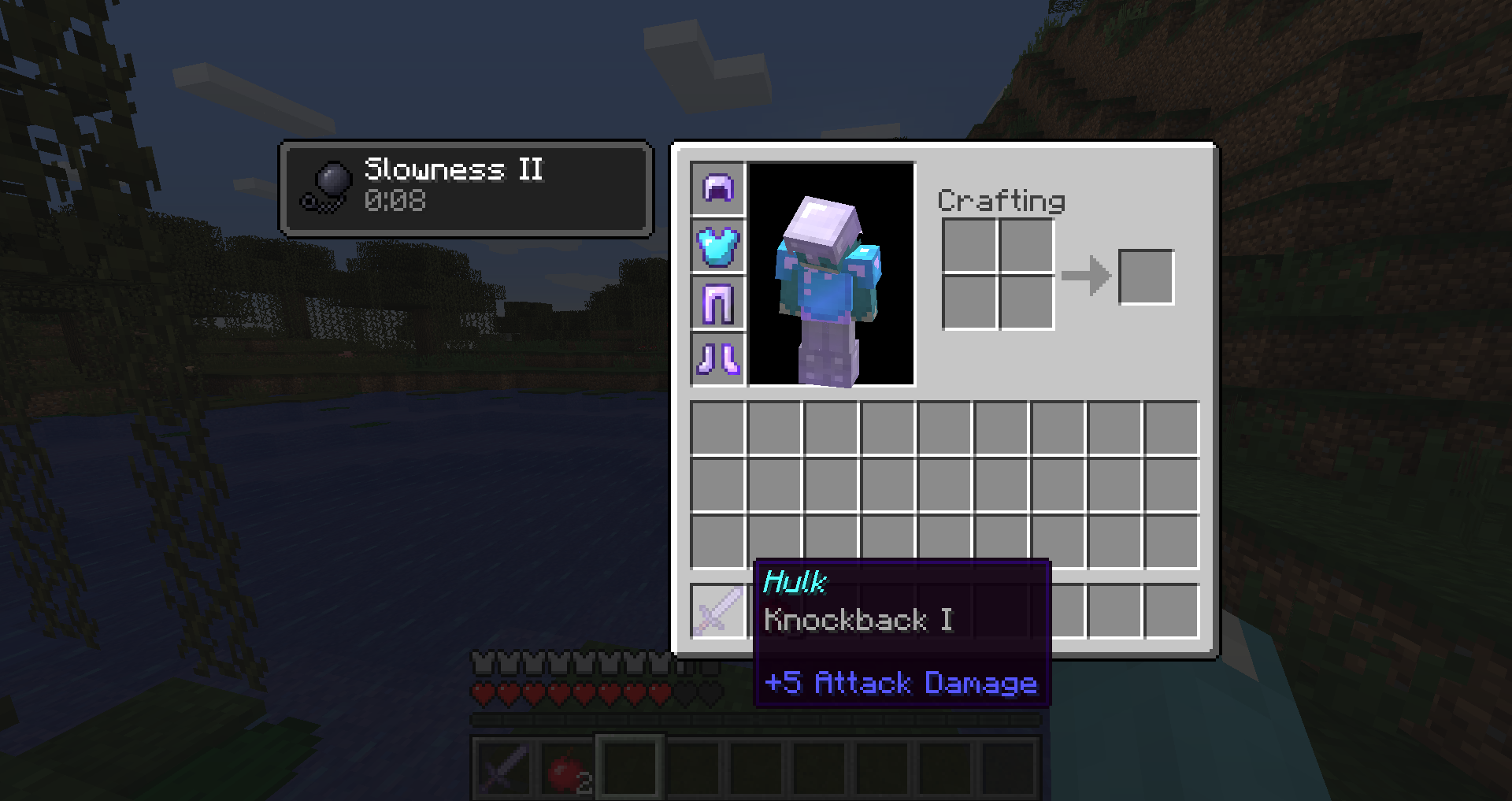
Task: Click the +5 Attack Damage text
Action: pyautogui.click(x=901, y=684)
